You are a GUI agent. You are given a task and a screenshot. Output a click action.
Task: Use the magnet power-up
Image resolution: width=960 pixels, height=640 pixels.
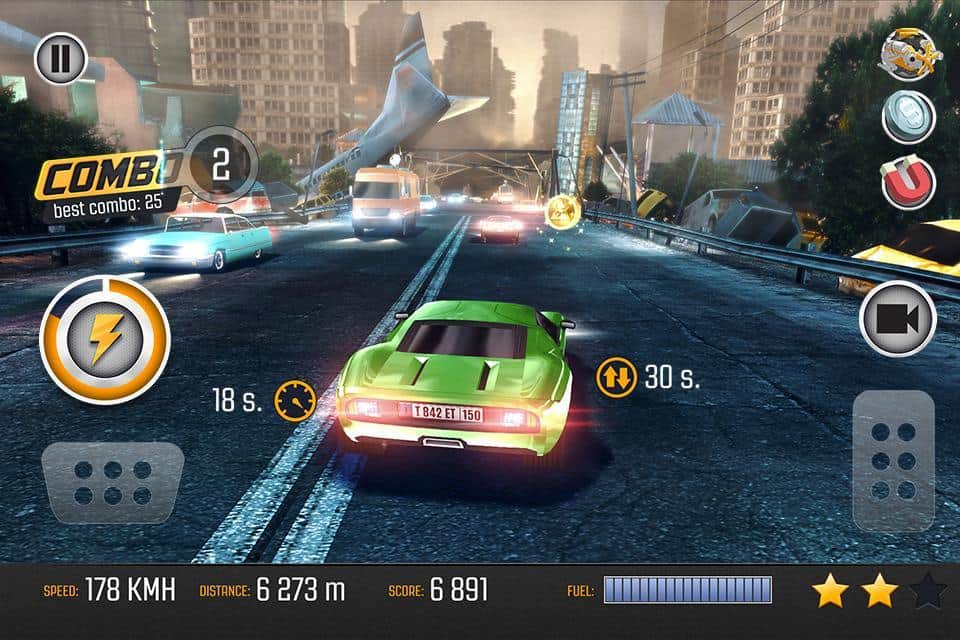908,182
